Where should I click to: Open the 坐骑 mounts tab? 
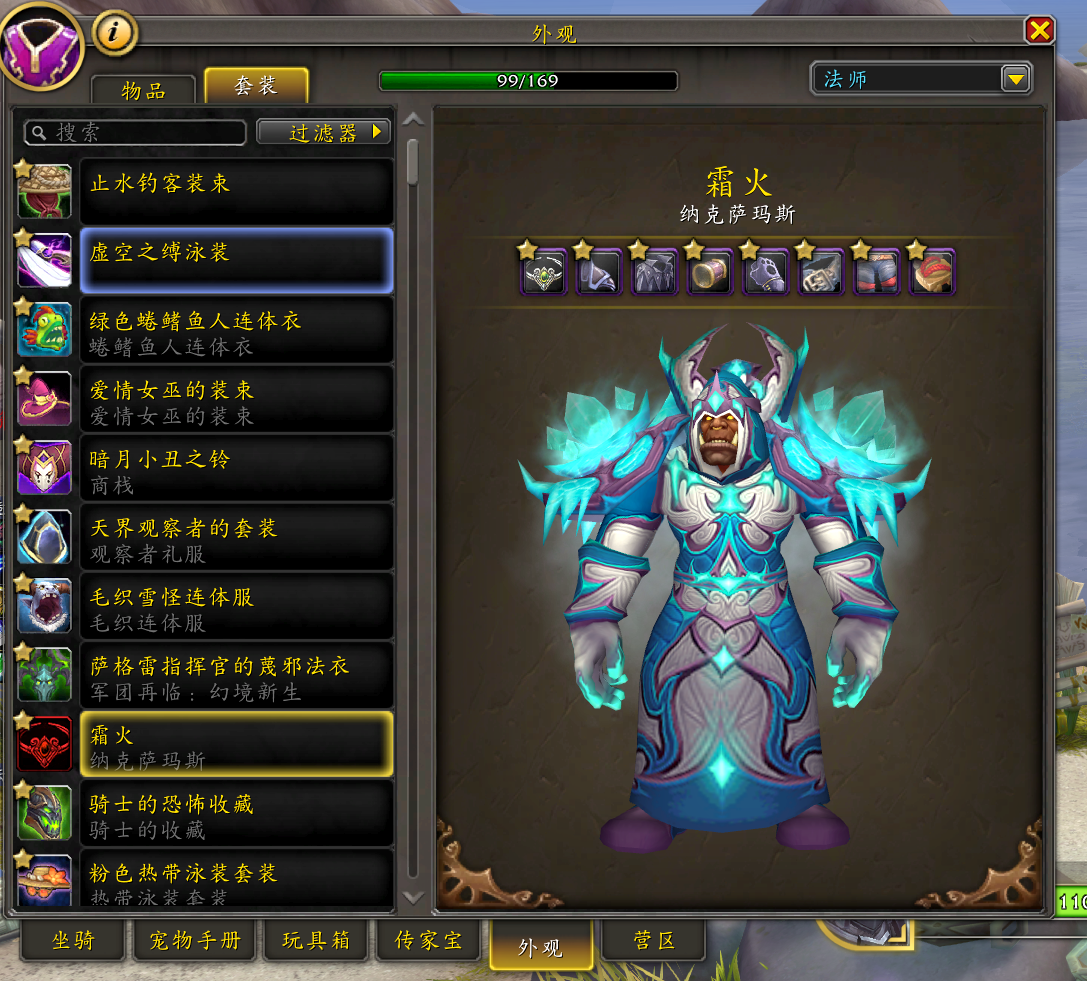click(74, 941)
